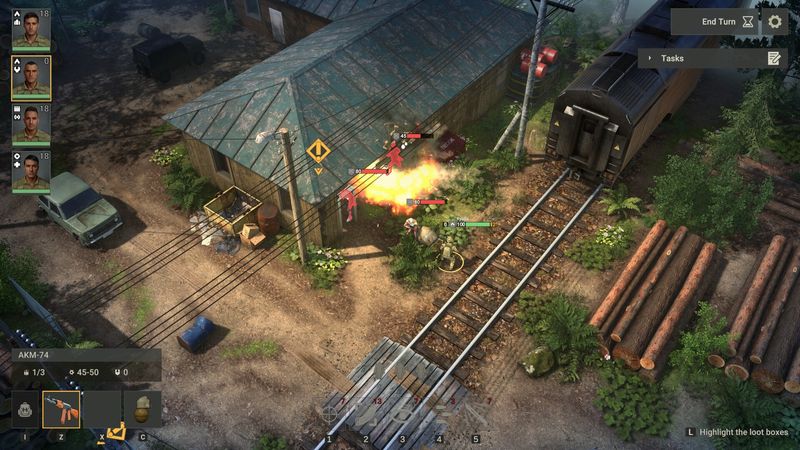This screenshot has height=450, width=800.
Task: Equip the AKM-74 rifle slot
Action: (61, 409)
